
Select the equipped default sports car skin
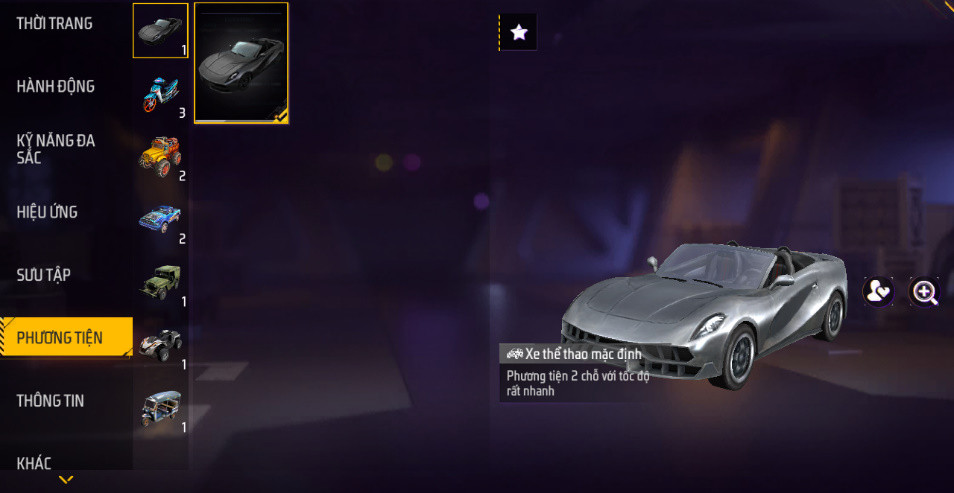(241, 62)
